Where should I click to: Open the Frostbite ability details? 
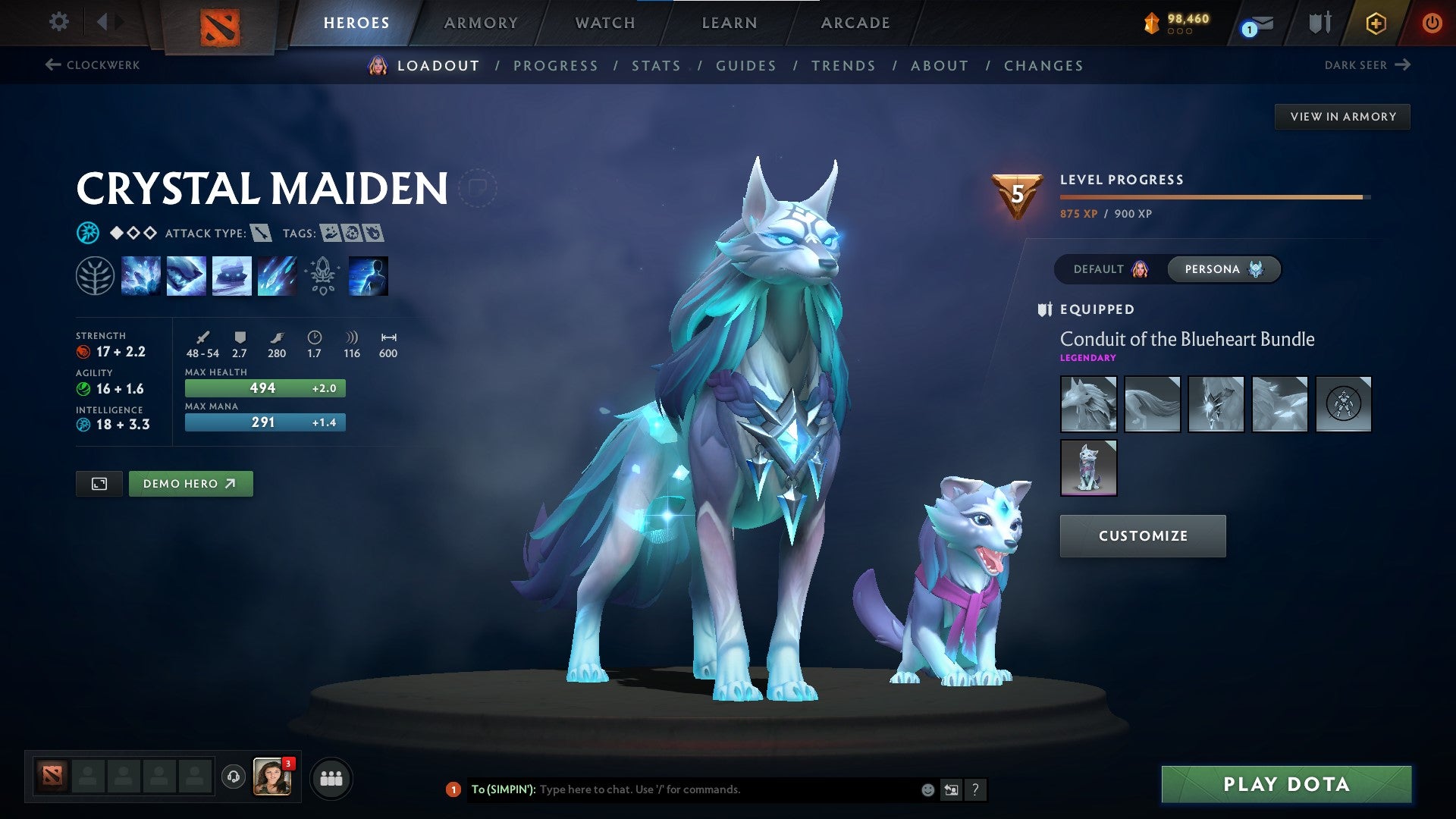(186, 275)
